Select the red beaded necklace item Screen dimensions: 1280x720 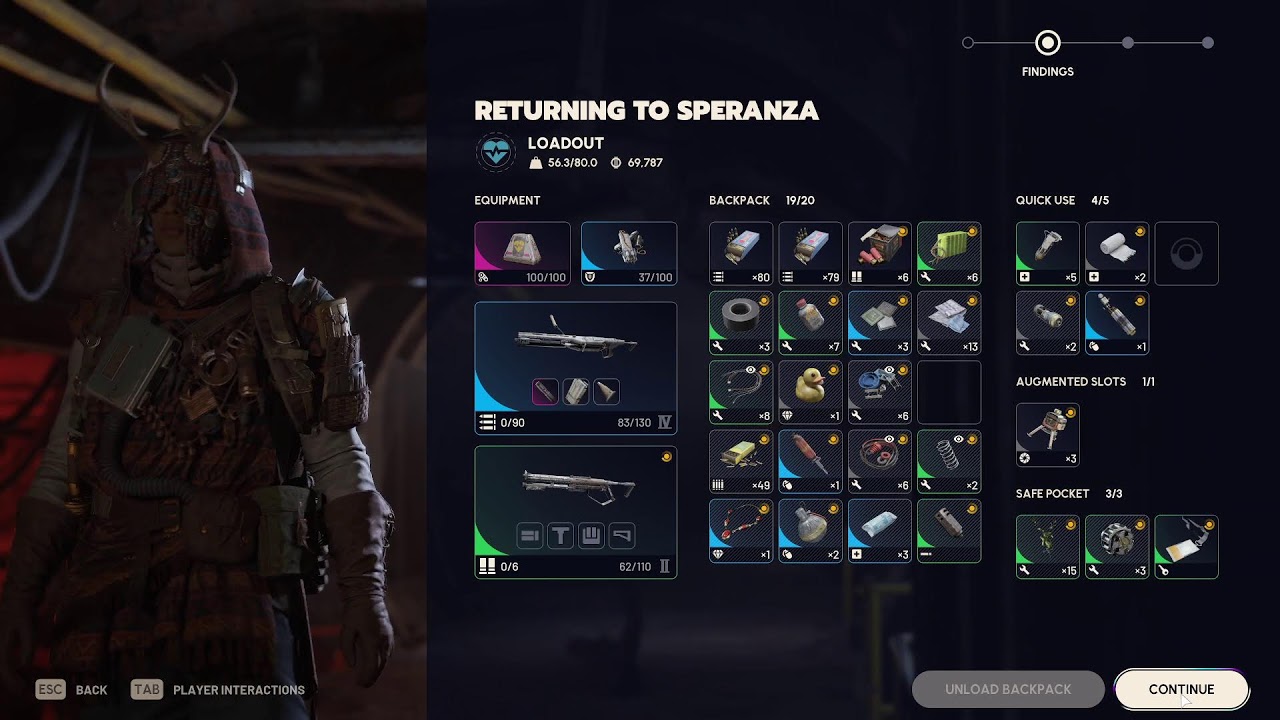[x=741, y=531]
